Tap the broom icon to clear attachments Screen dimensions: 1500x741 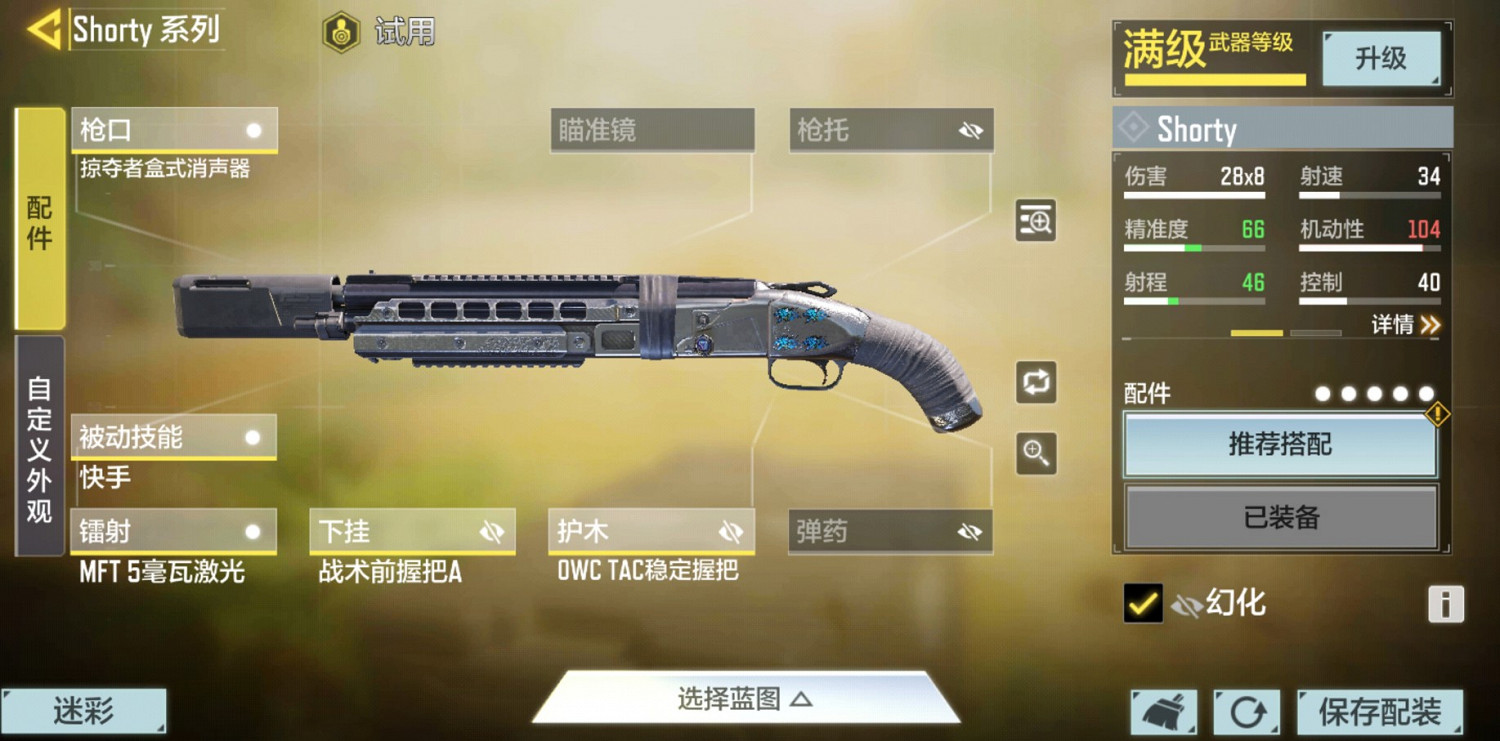coord(1163,711)
